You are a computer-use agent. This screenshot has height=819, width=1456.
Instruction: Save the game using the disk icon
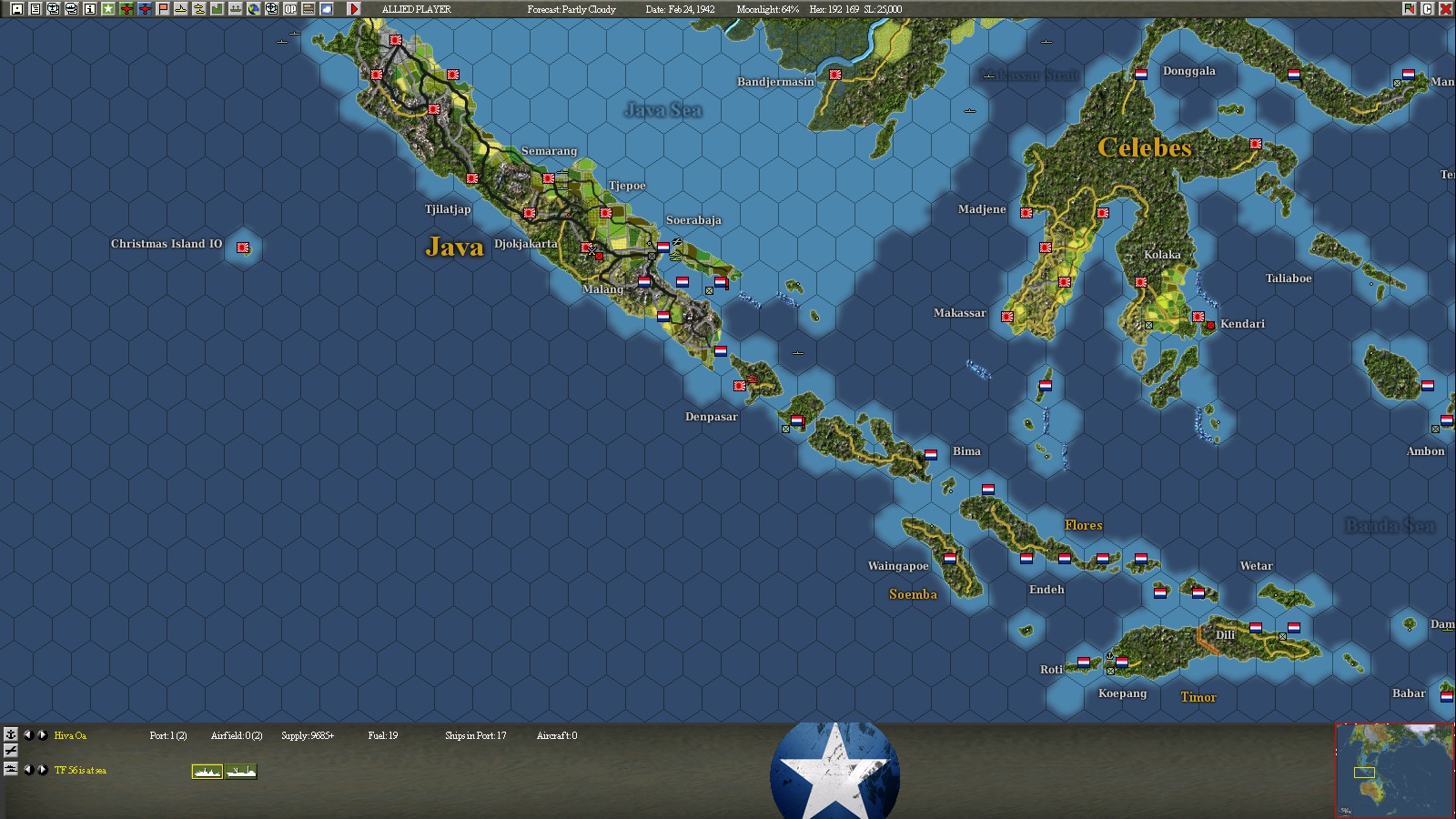pyautogui.click(x=16, y=9)
